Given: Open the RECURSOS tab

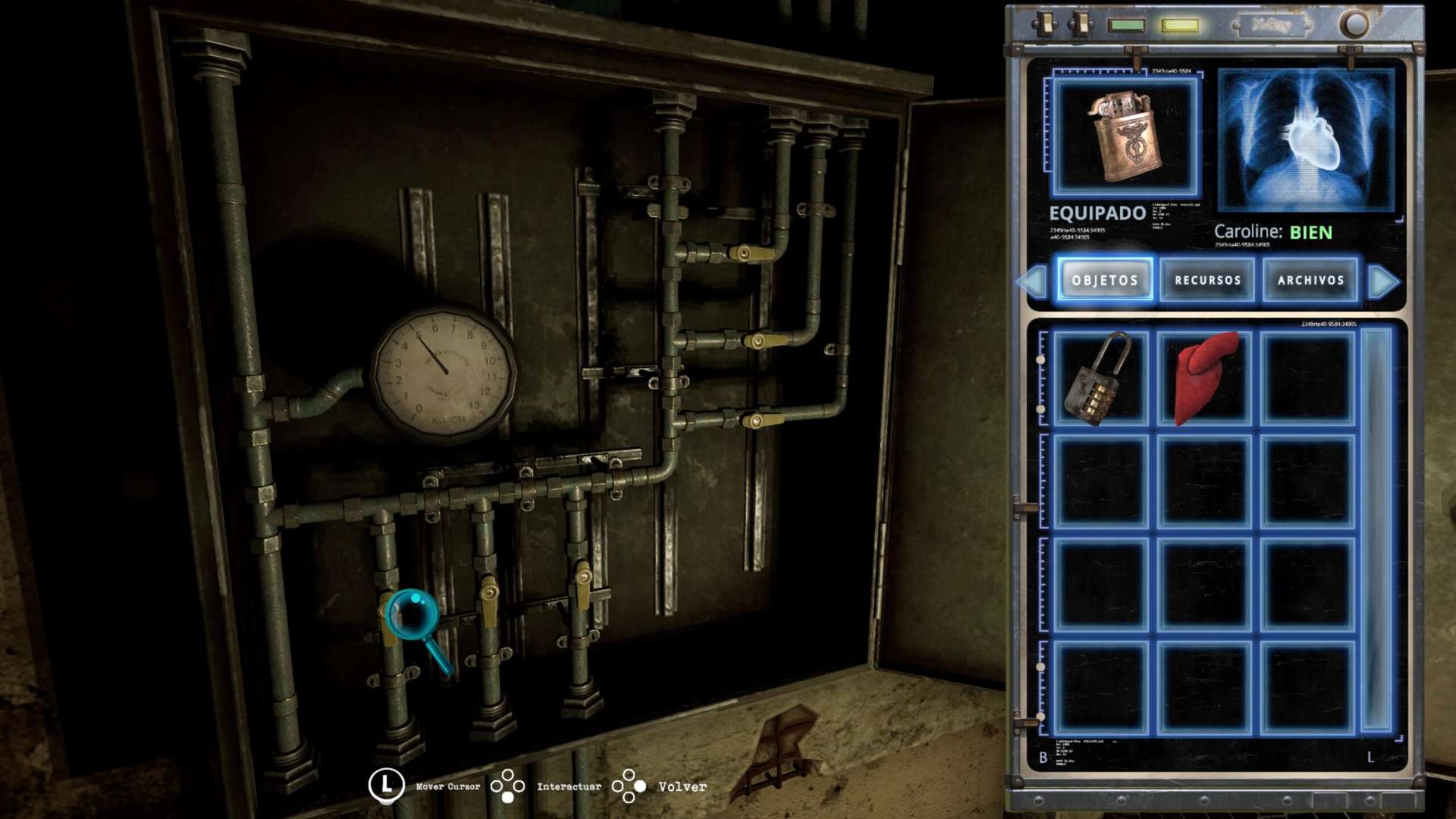Looking at the screenshot, I should click(1207, 280).
